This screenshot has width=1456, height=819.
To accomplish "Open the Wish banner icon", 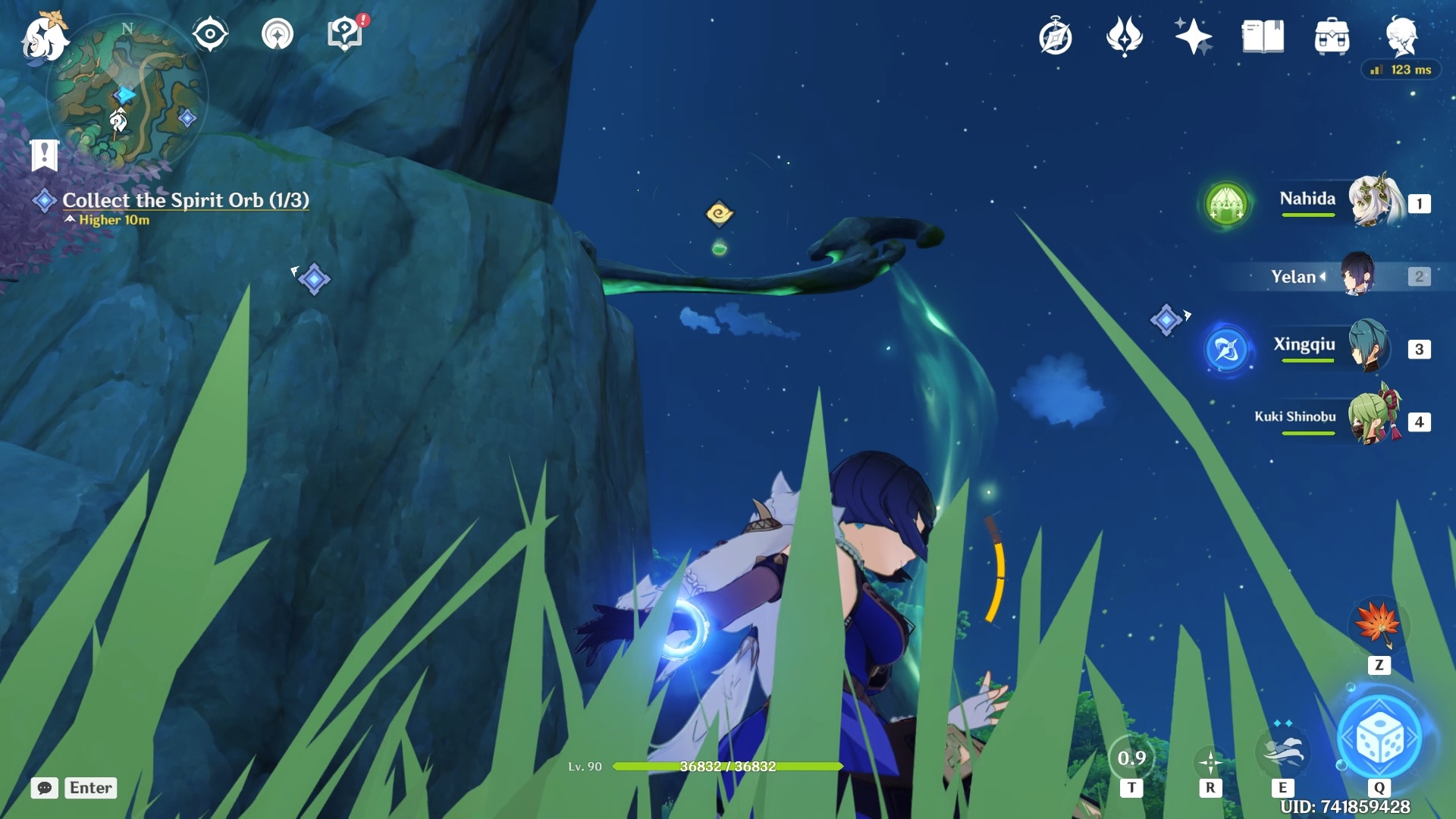I will [x=1125, y=36].
